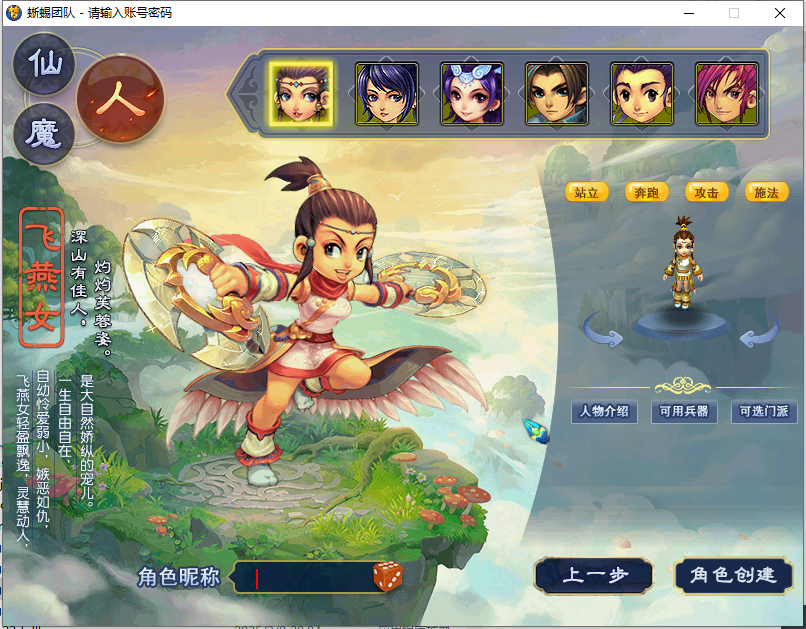
Task: Choose the blue-haired girl portrait
Action: pyautogui.click(x=386, y=94)
